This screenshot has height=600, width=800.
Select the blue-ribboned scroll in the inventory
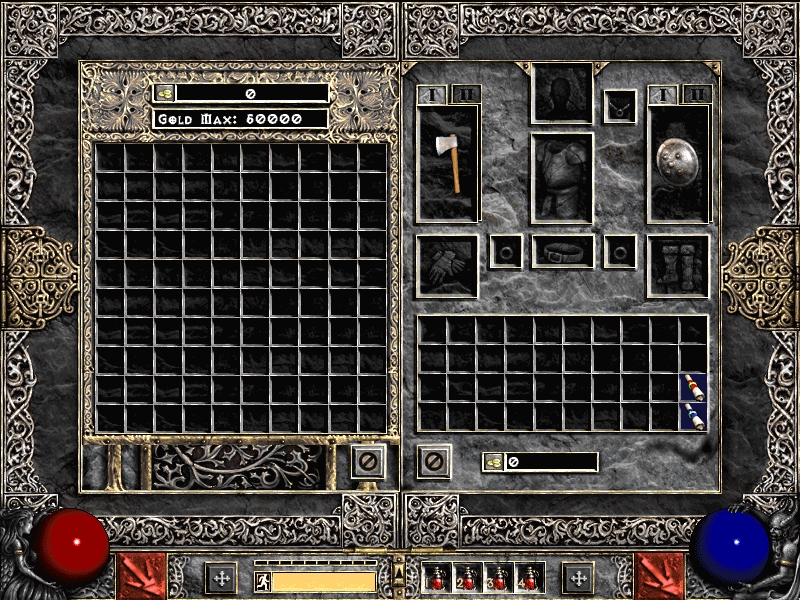[x=694, y=416]
